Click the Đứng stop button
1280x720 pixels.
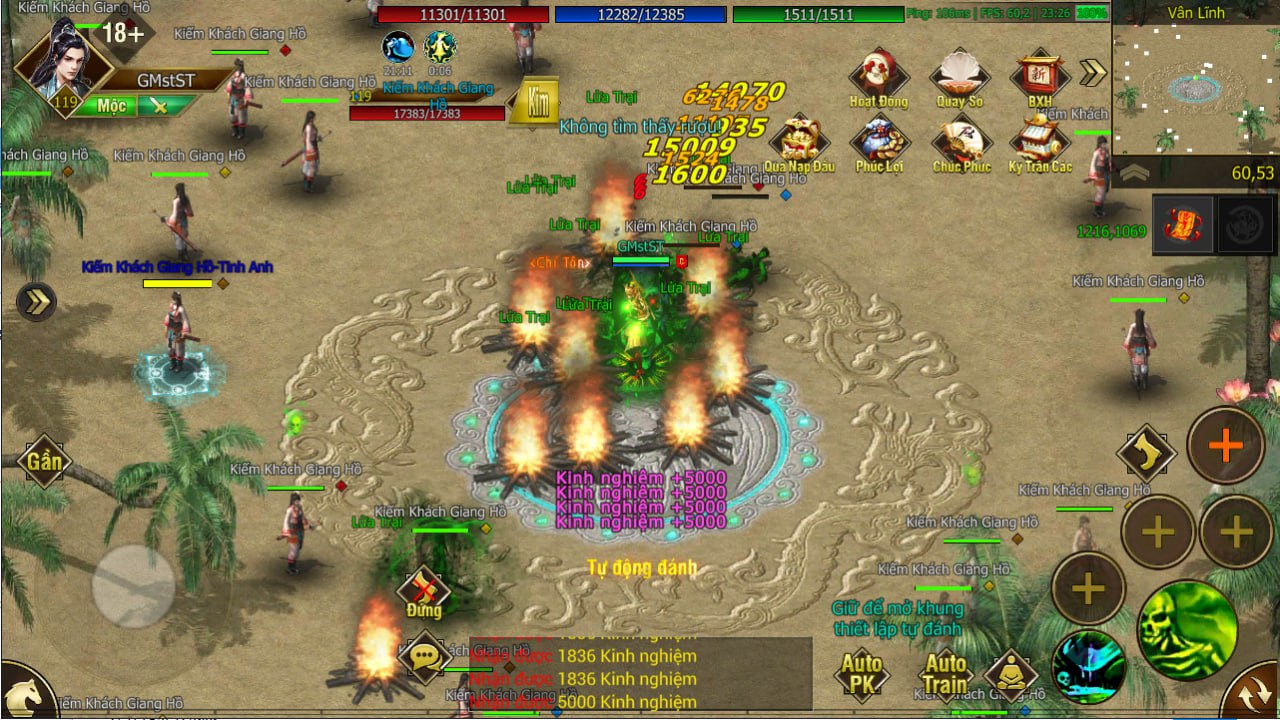point(424,593)
